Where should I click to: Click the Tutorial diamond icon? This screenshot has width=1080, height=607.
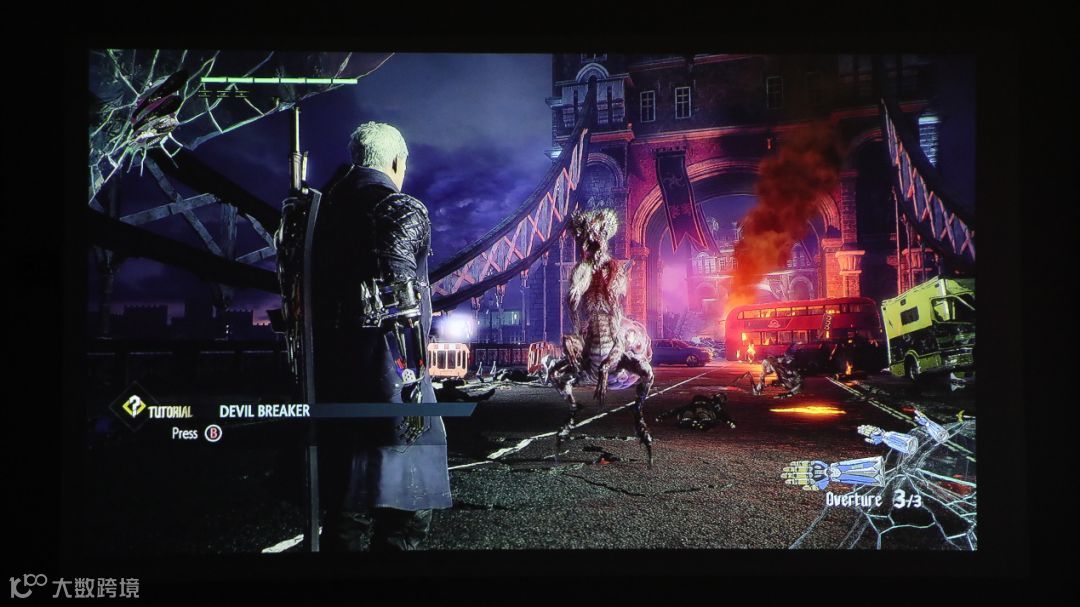coord(133,407)
